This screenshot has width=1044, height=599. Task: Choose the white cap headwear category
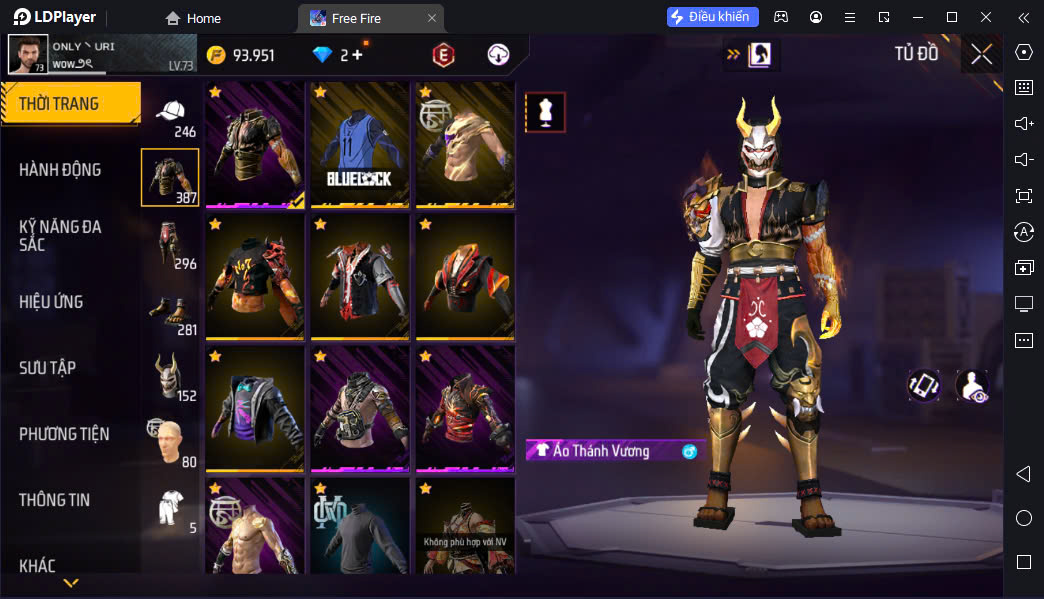[x=171, y=112]
